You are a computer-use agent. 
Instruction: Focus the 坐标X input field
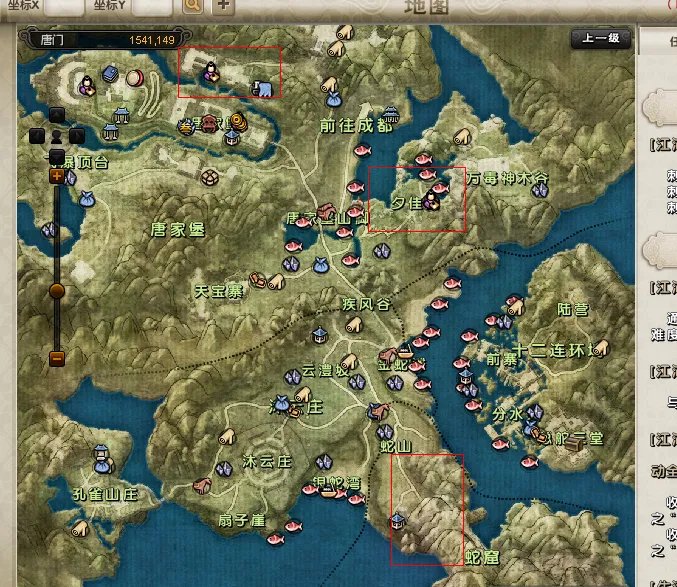point(65,6)
